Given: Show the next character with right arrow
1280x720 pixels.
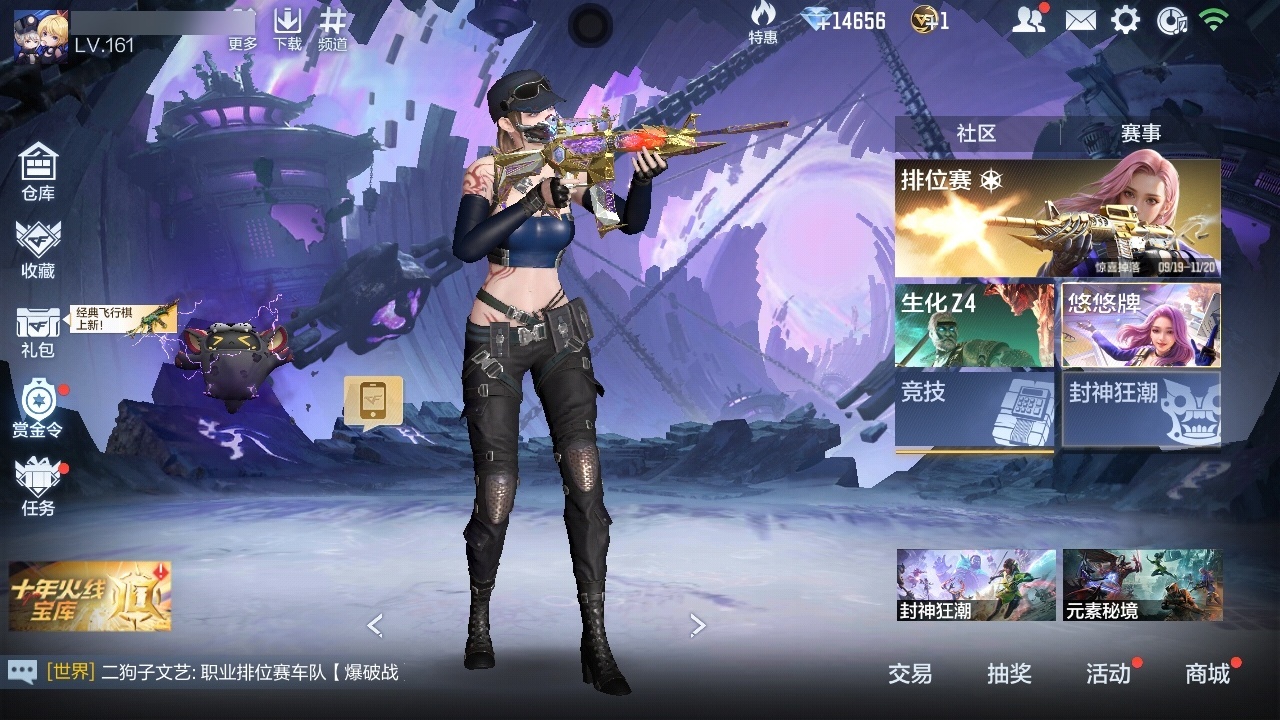Looking at the screenshot, I should point(698,625).
